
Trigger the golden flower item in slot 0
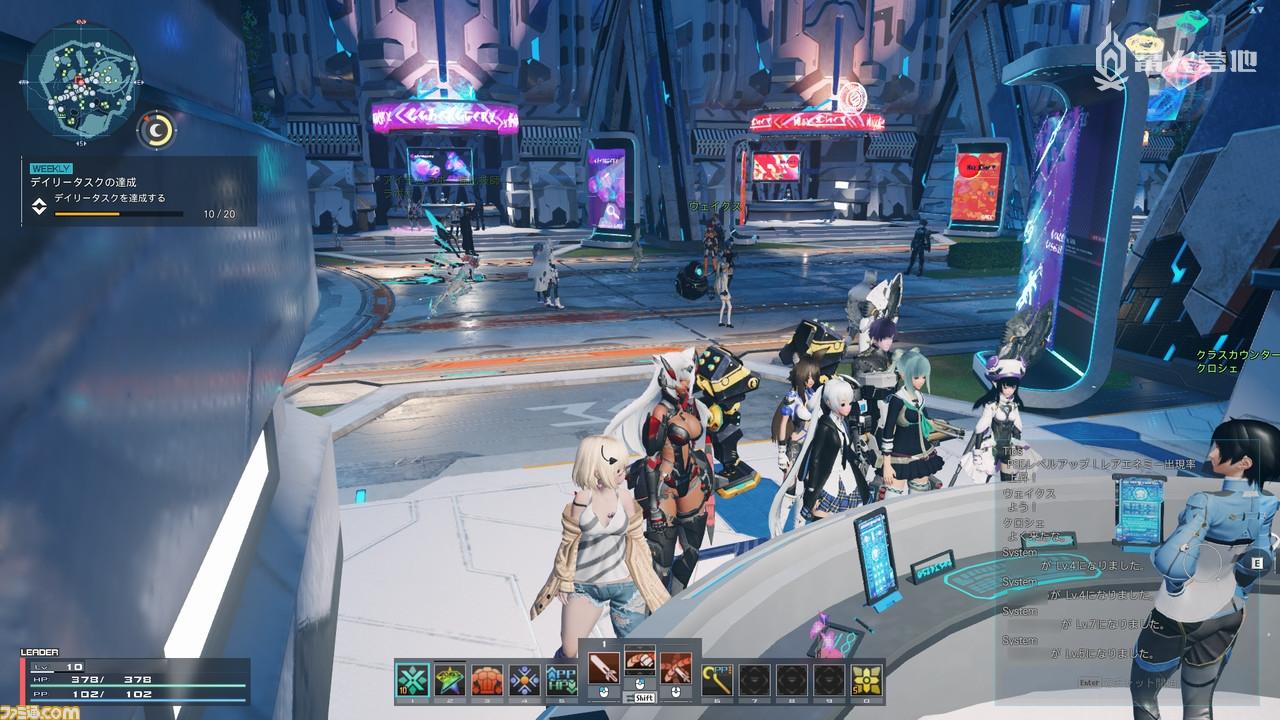[865, 678]
